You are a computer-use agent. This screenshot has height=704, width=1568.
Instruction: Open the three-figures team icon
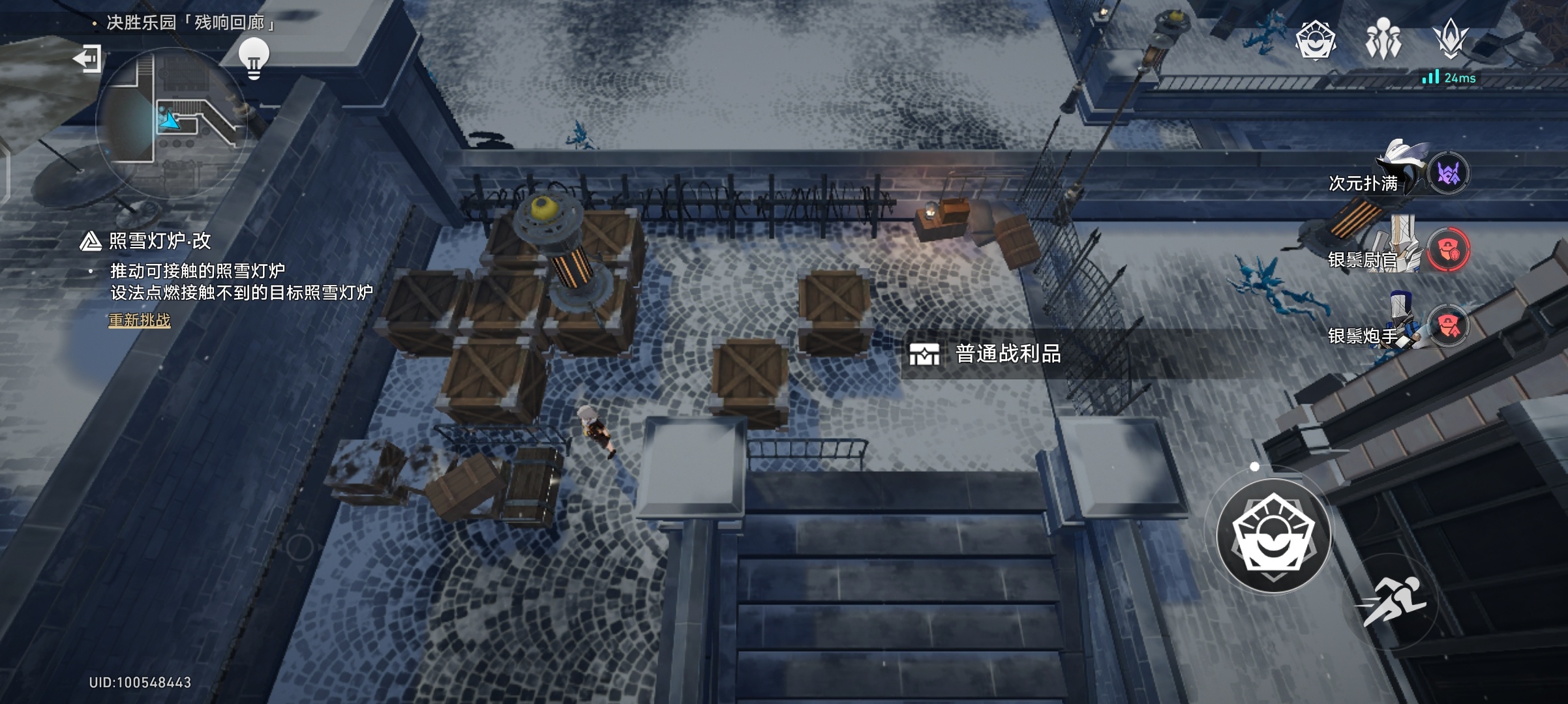1383,39
